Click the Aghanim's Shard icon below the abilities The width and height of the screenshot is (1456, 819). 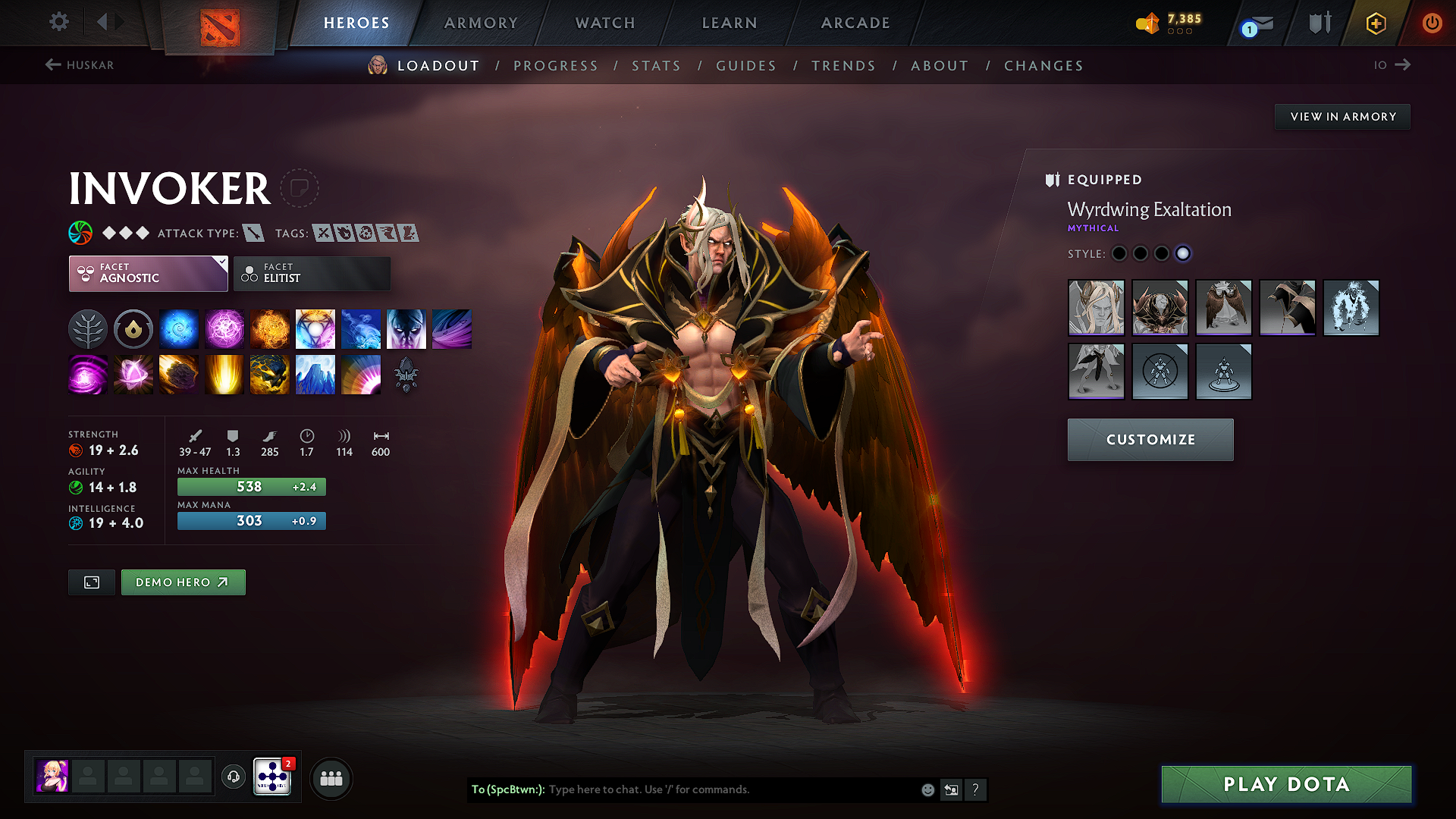pos(406,375)
